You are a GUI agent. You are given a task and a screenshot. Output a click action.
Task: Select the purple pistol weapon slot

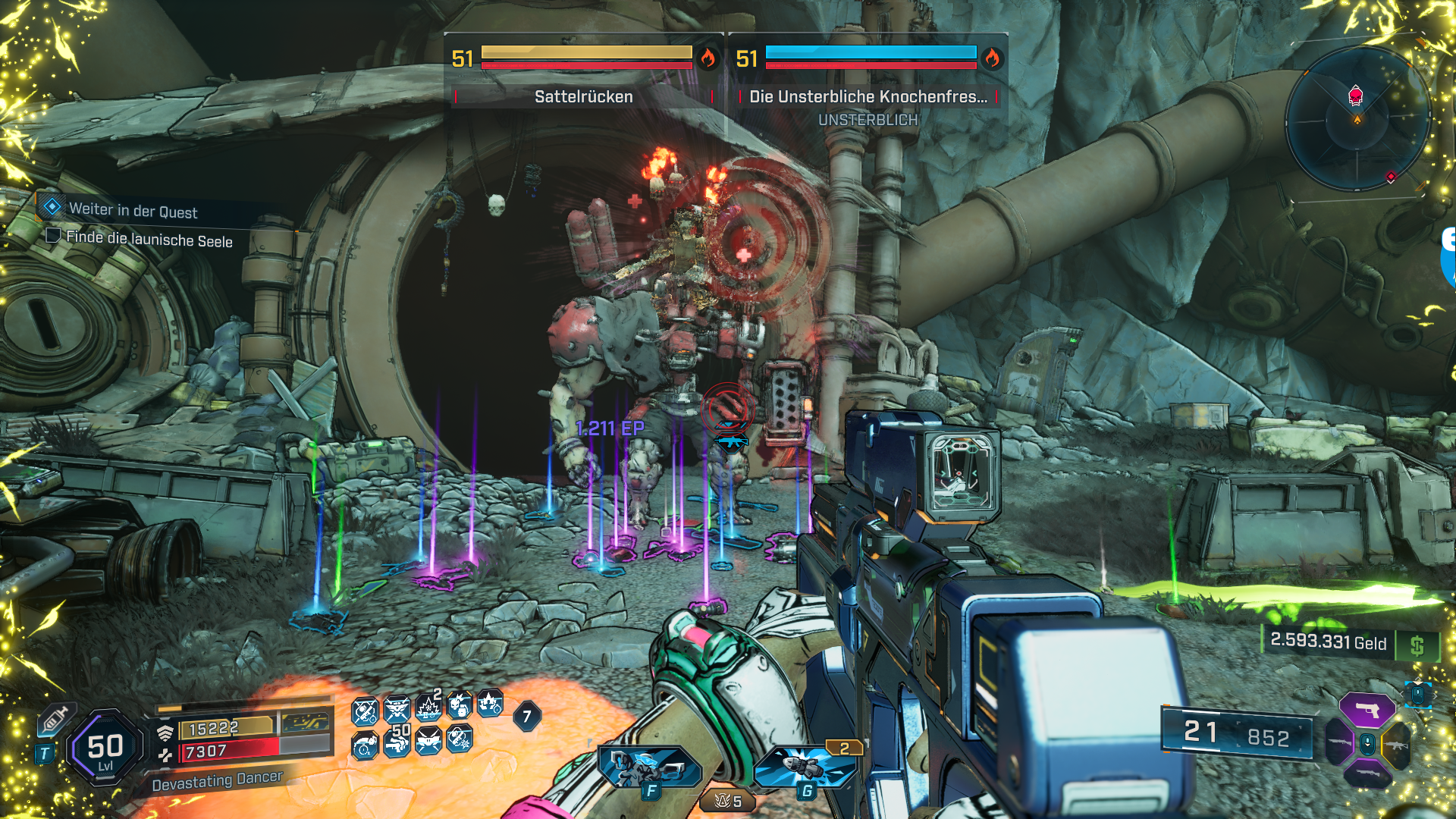coord(1367,711)
